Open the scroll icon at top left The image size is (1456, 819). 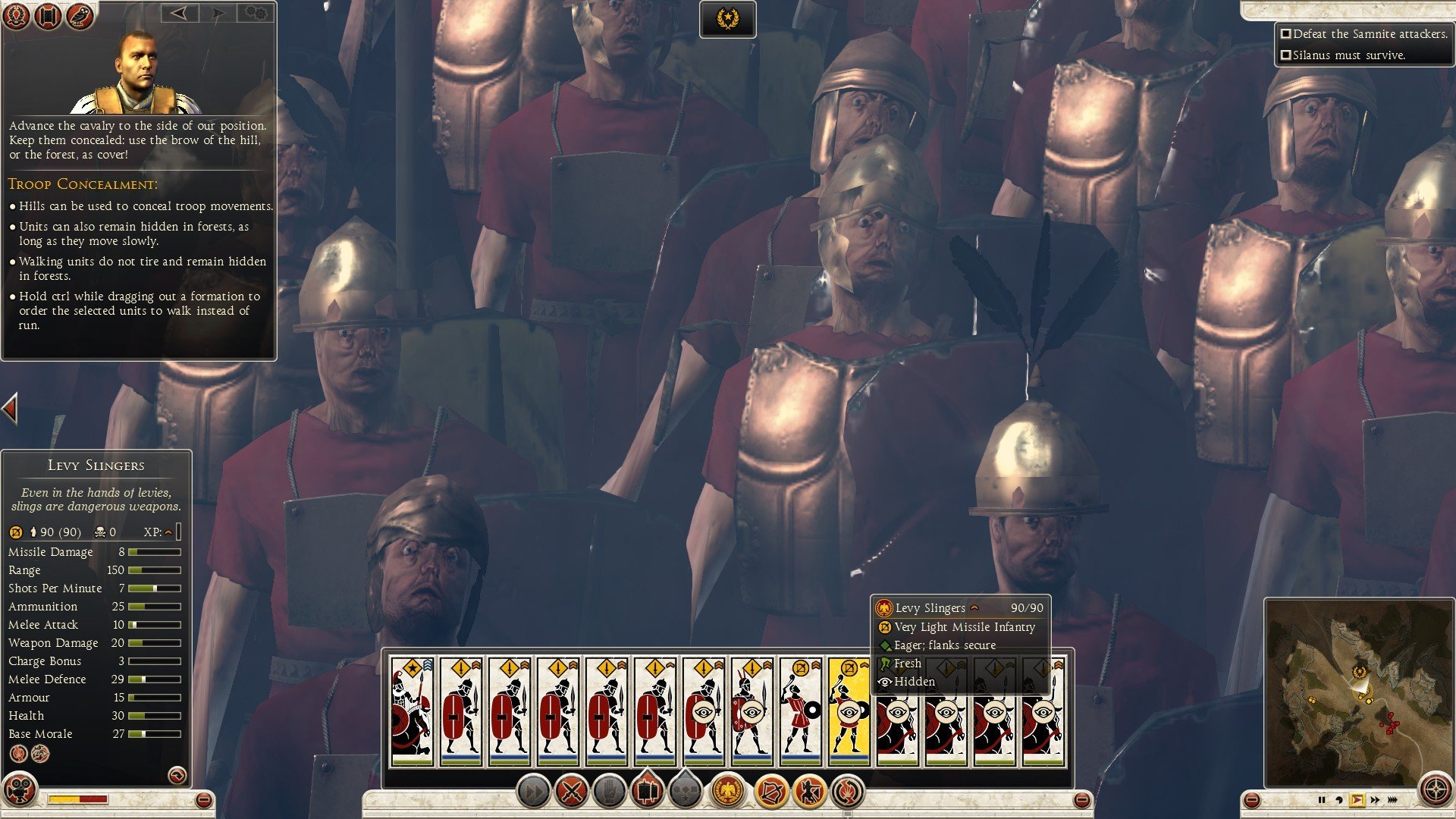(x=47, y=15)
